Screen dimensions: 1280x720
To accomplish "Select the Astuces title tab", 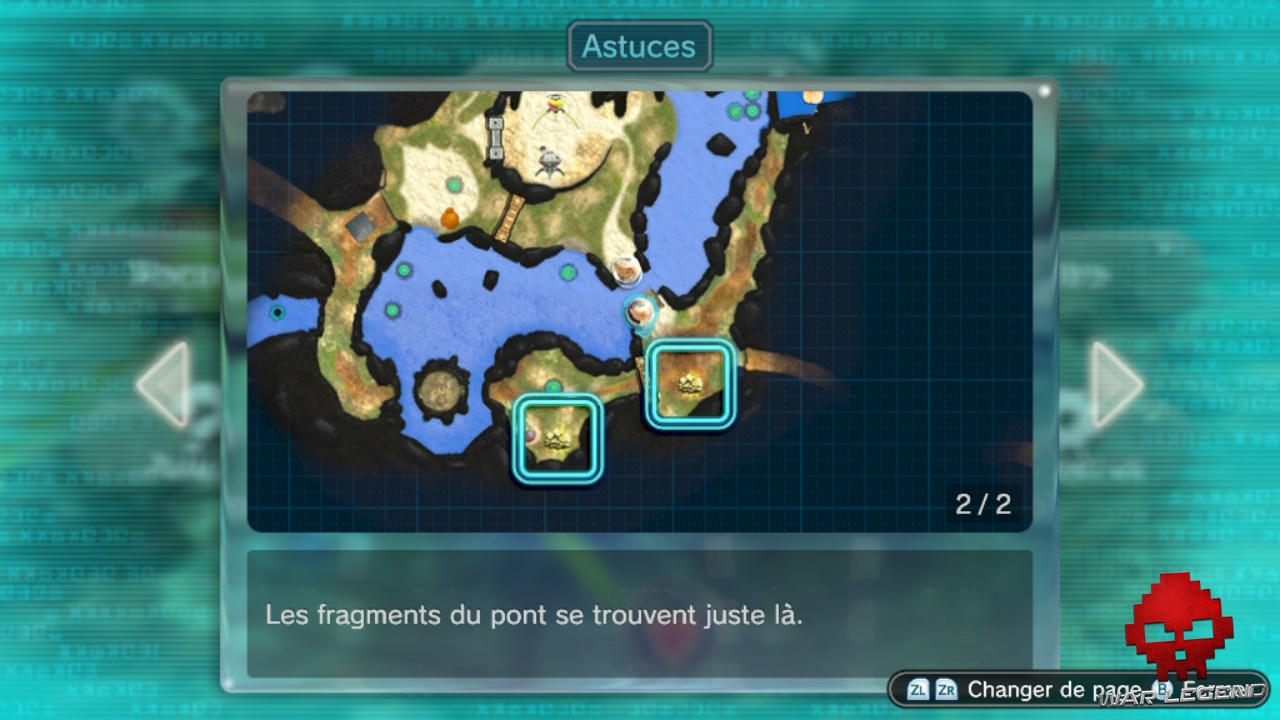I will [639, 46].
